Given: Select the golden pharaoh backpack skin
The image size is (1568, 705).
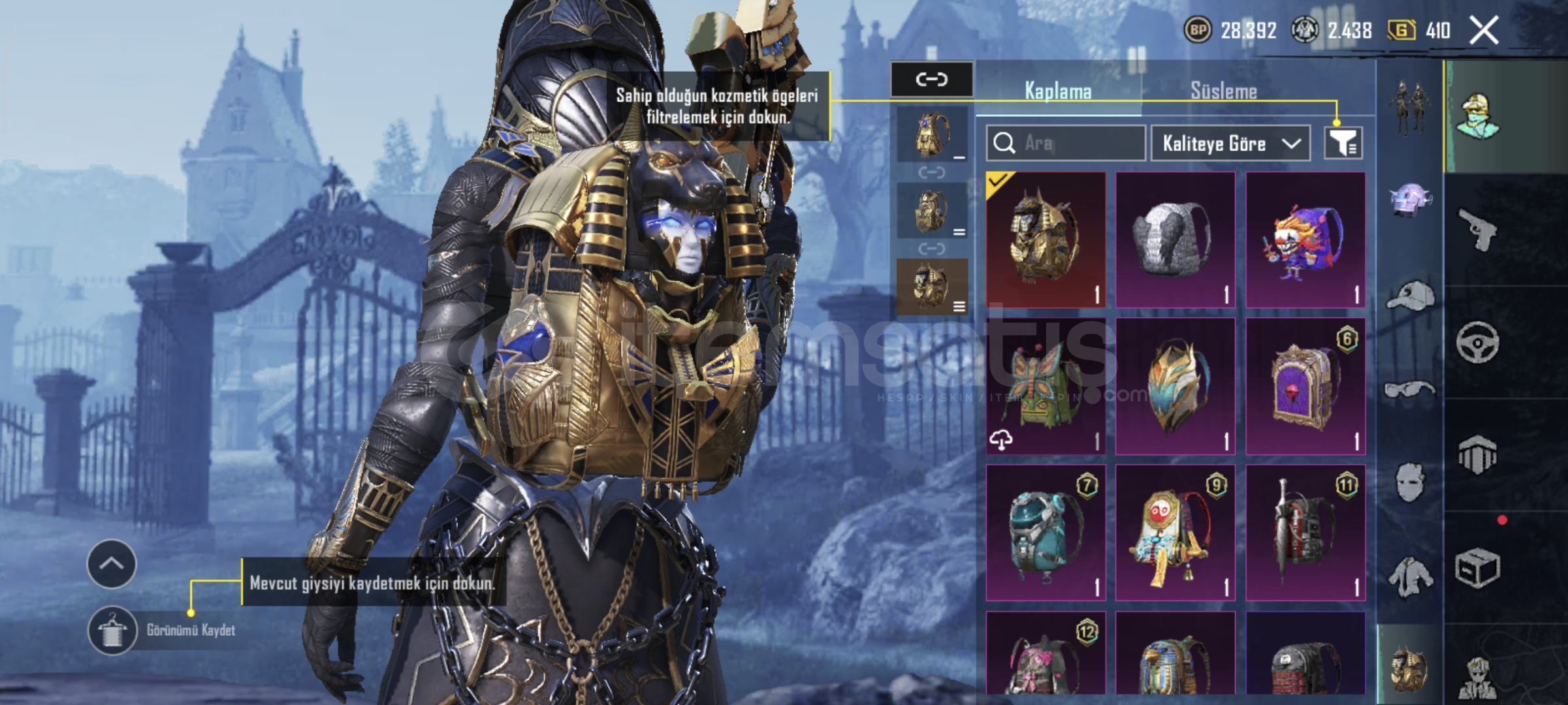Looking at the screenshot, I should [x=1046, y=240].
